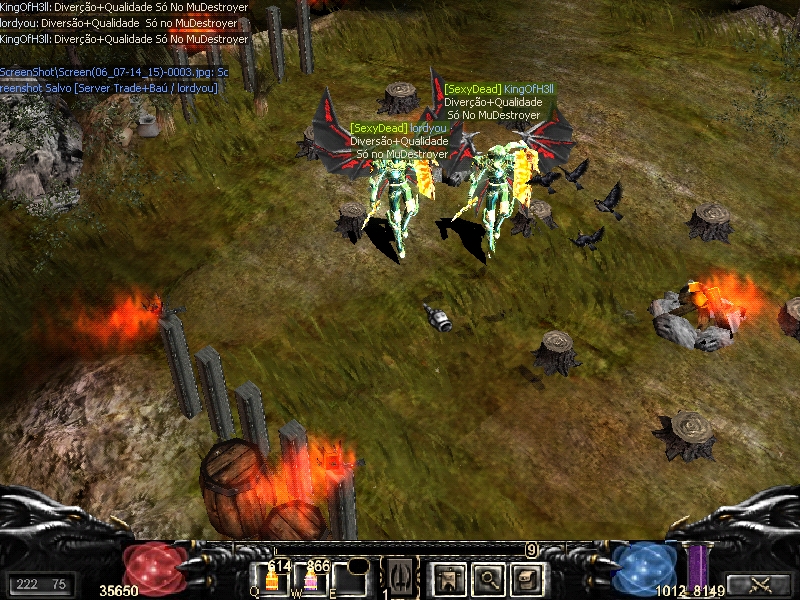Click the crossed swords button
The width and height of the screenshot is (800, 600).
(x=757, y=584)
